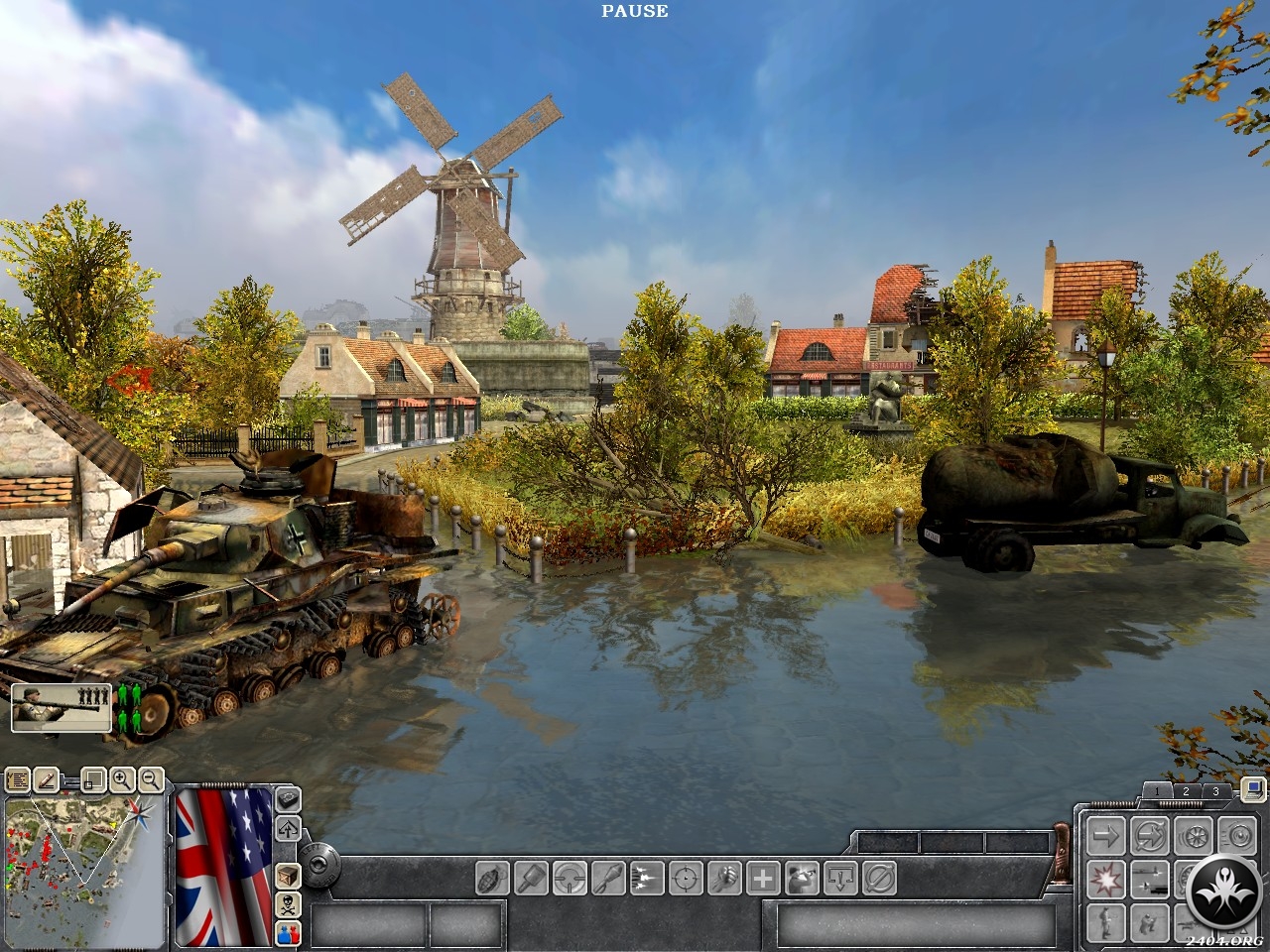Issue the move arrow order
1270x952 pixels.
click(x=1104, y=836)
